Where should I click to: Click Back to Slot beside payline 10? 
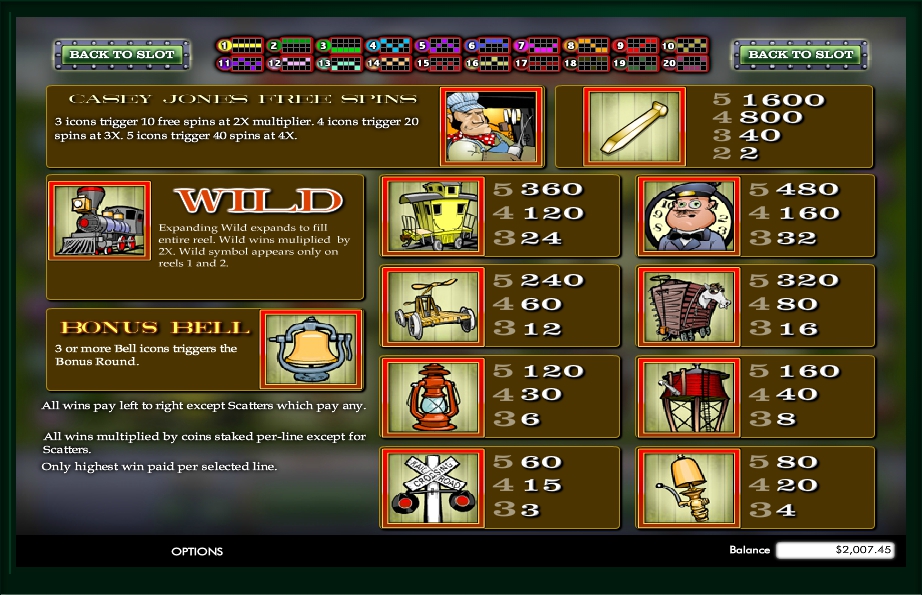800,54
